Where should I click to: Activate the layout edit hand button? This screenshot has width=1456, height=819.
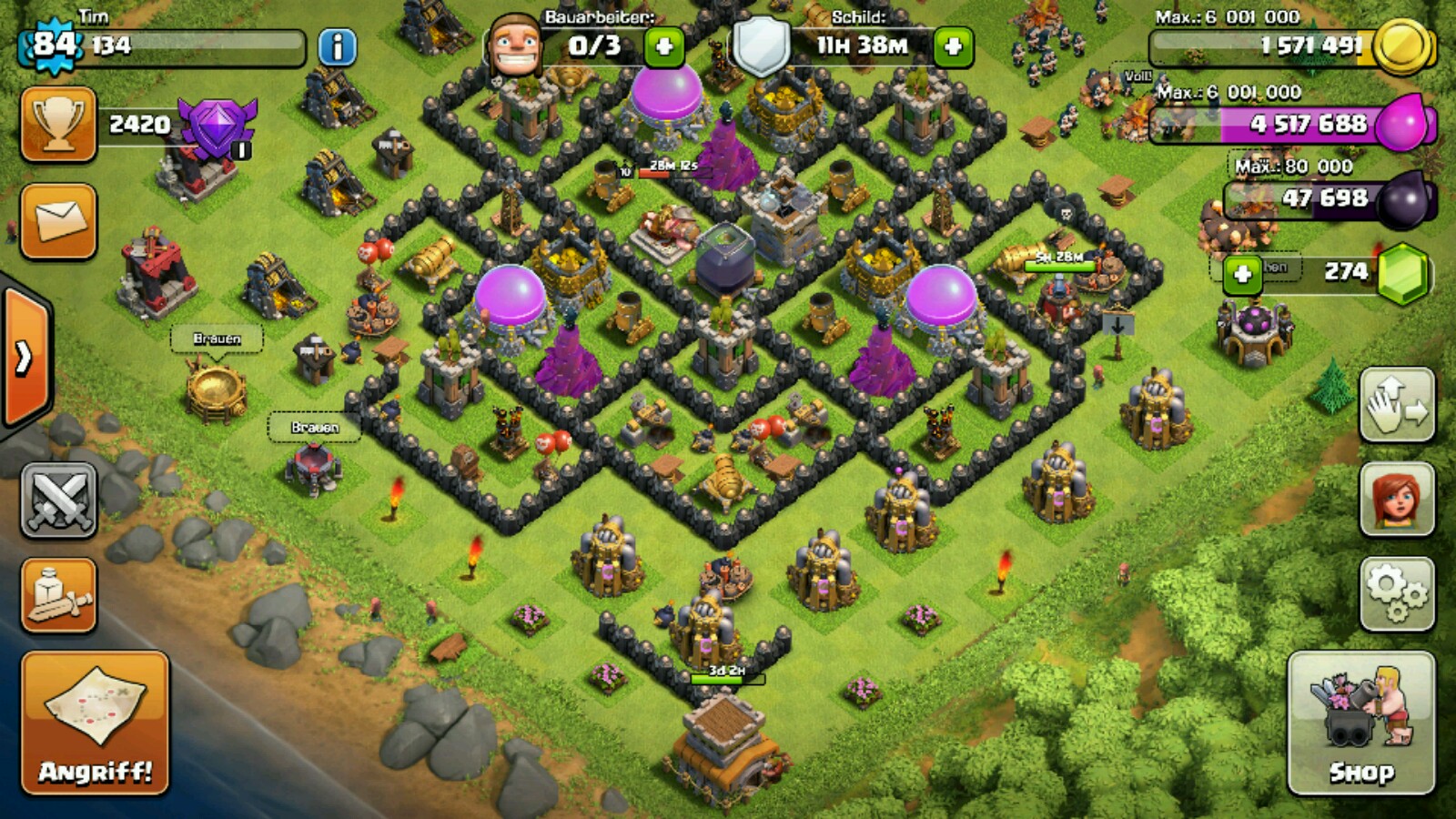click(1397, 406)
